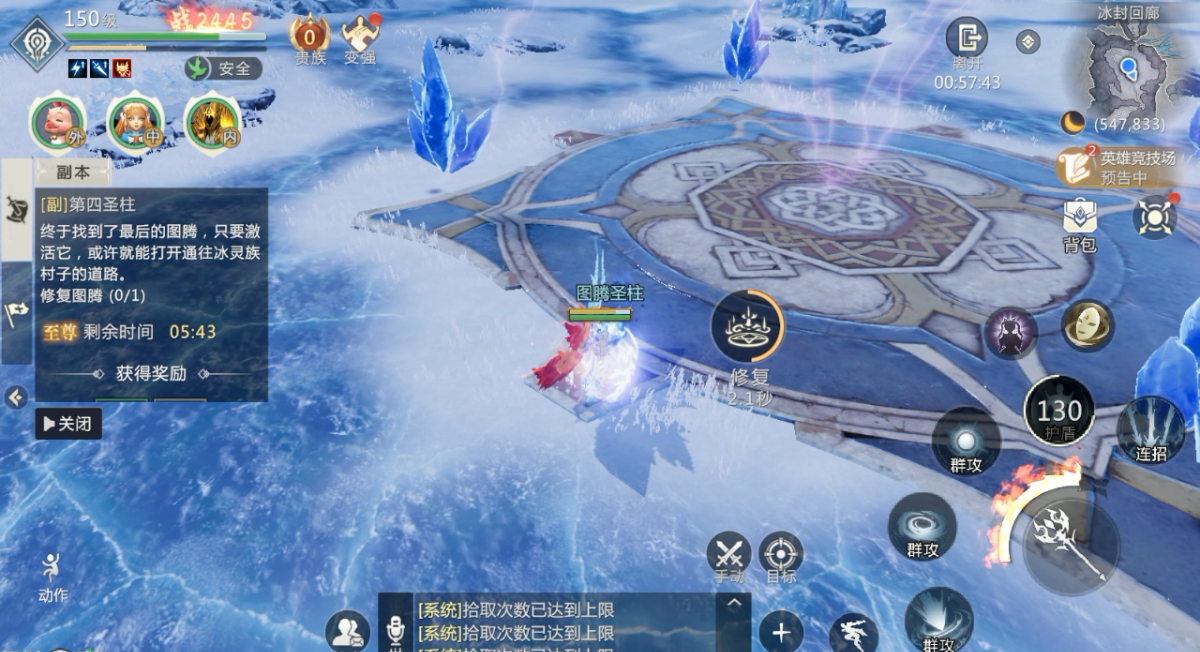Tap the 目标 target selector
Image resolution: width=1200 pixels, height=652 pixels.
(x=781, y=555)
